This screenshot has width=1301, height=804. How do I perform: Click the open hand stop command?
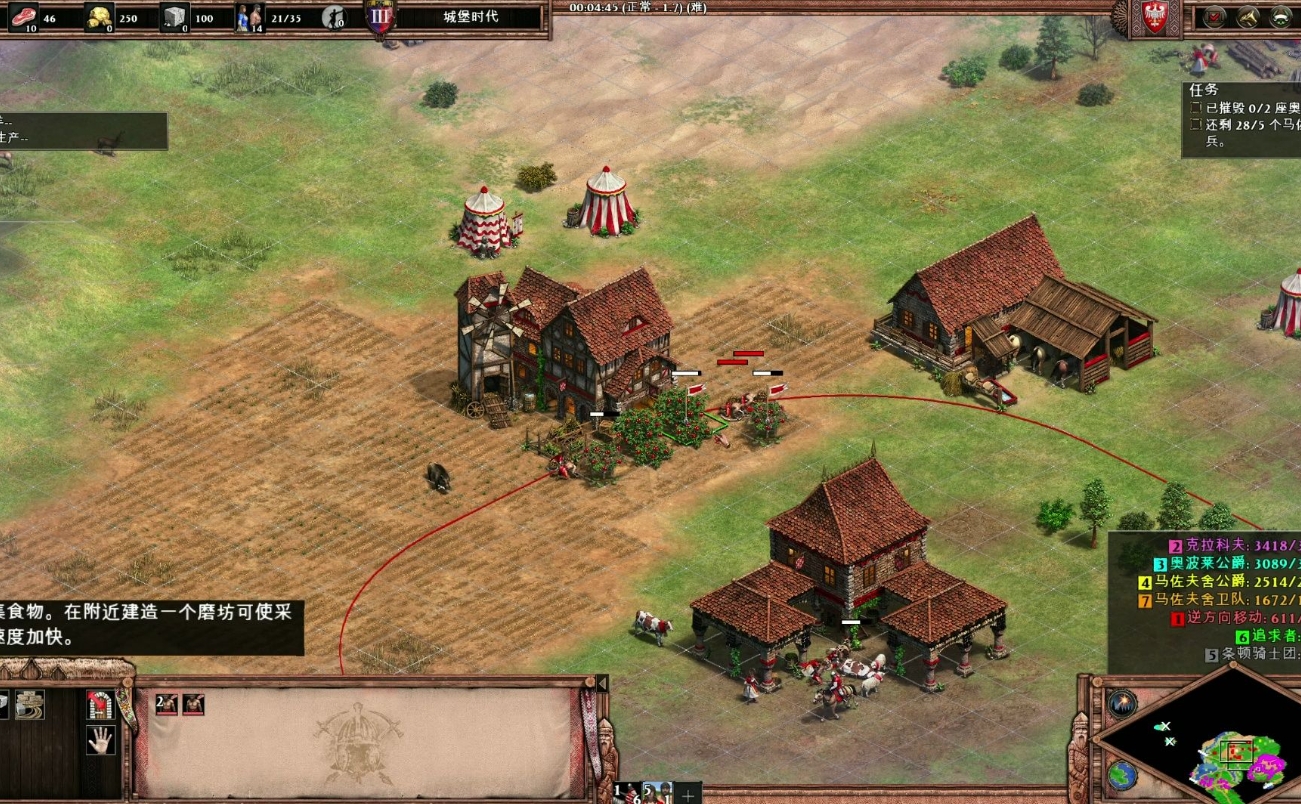(x=100, y=740)
